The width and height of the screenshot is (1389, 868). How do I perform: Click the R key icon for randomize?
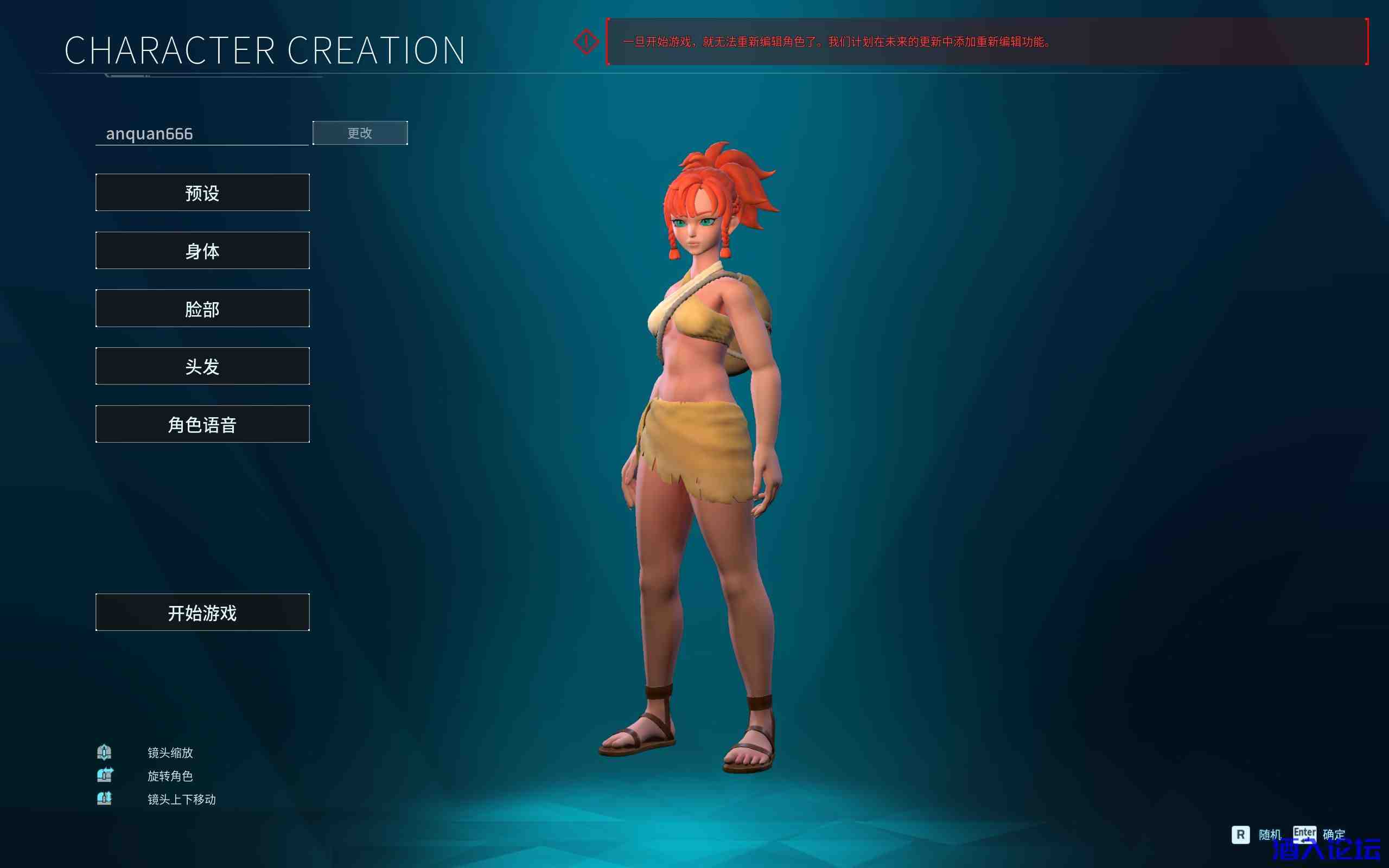click(x=1241, y=835)
